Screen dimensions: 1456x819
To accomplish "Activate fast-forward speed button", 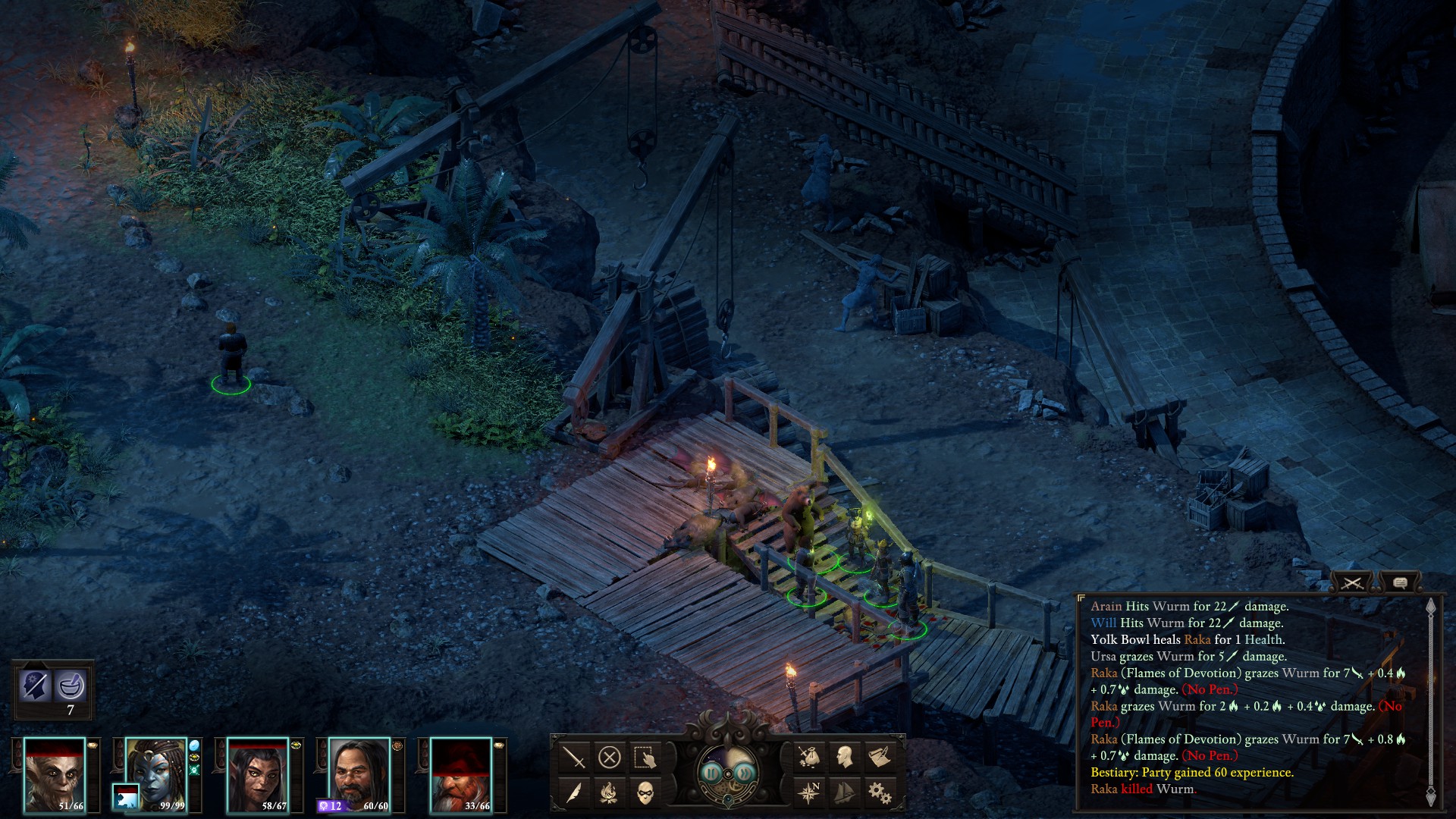I will 745,773.
